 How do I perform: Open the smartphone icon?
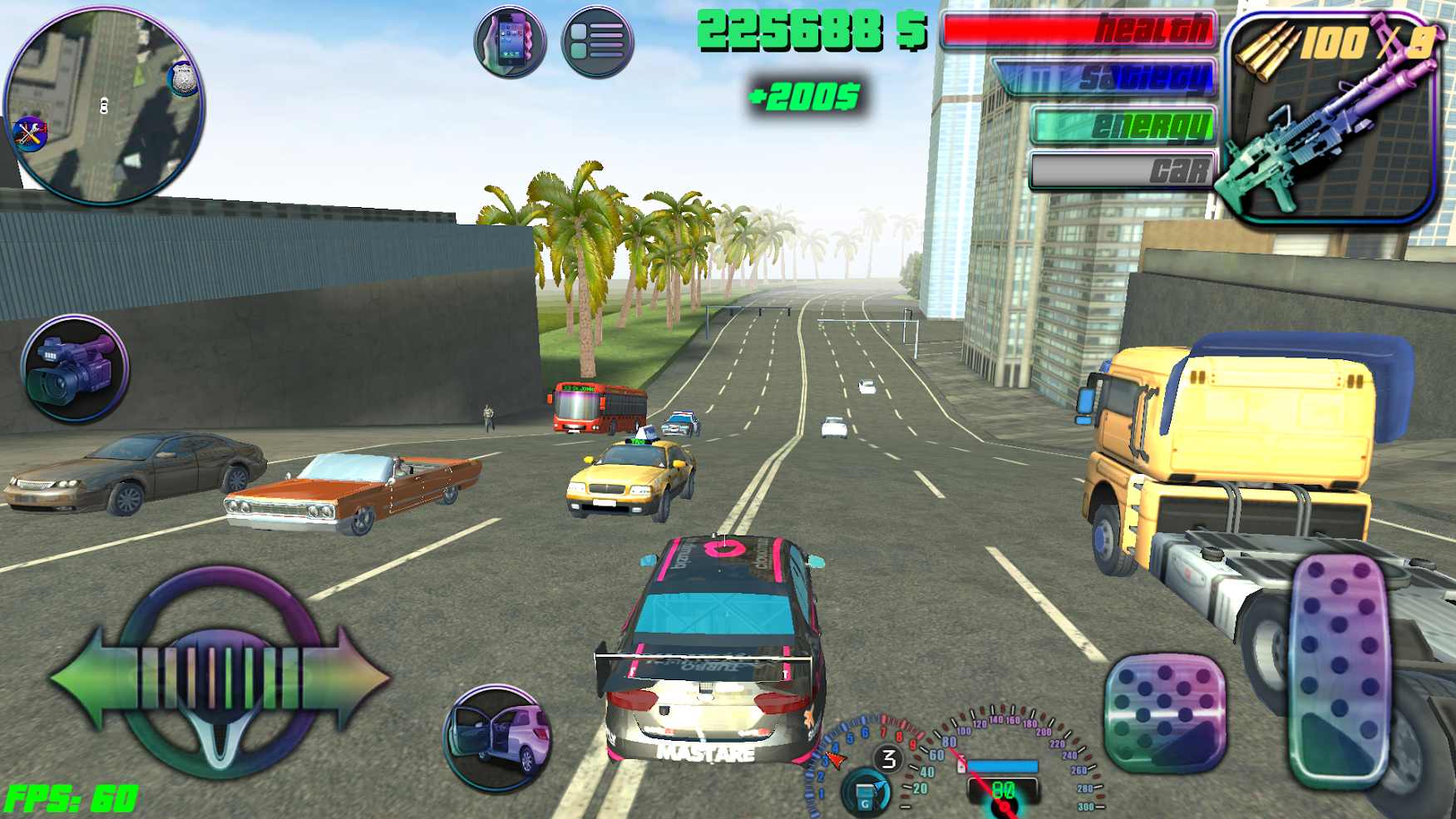(x=510, y=42)
